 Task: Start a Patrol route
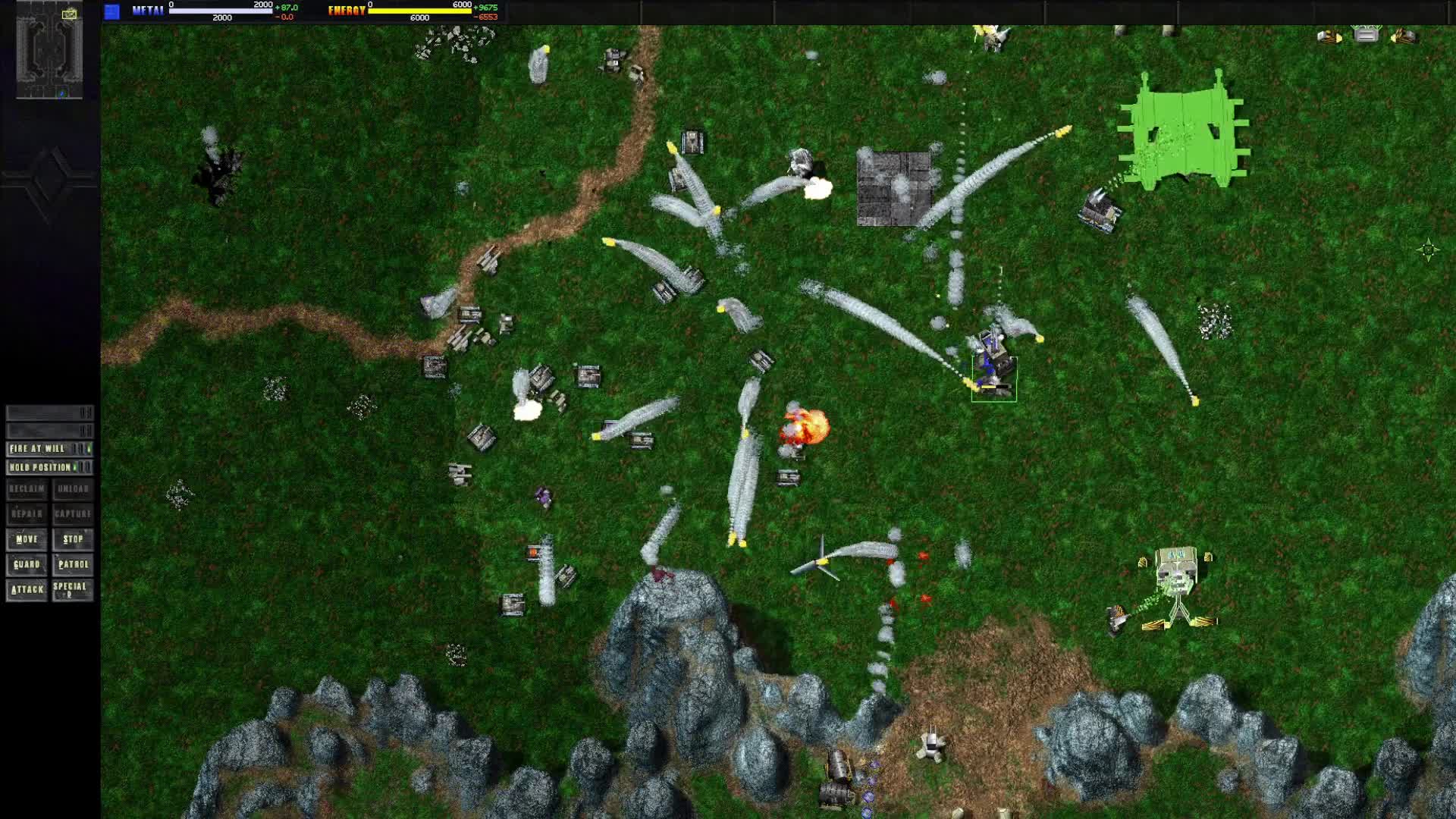pyautogui.click(x=73, y=564)
